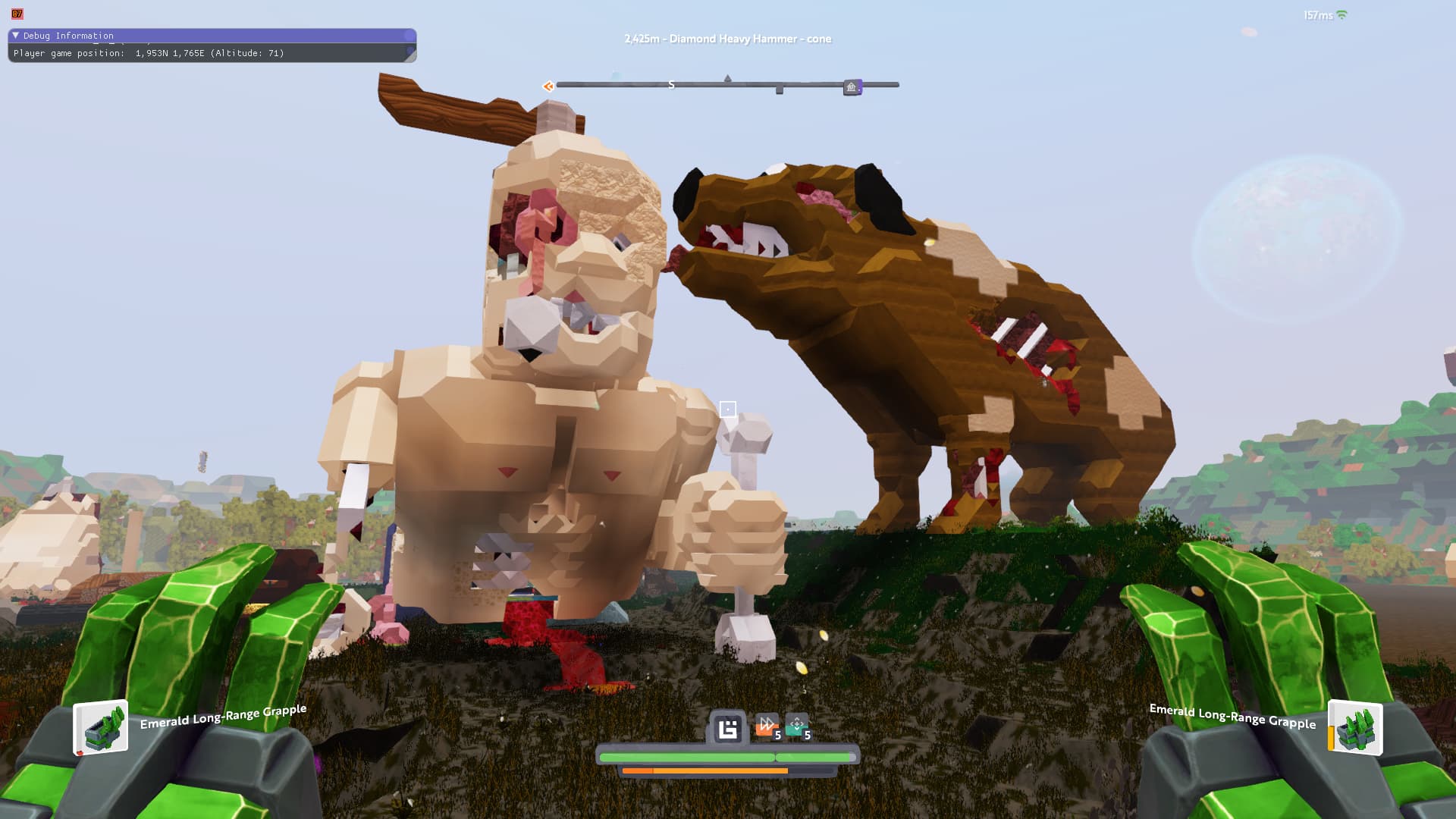Click the orange fast-forward buff icon
This screenshot has width=1456, height=819.
click(767, 725)
